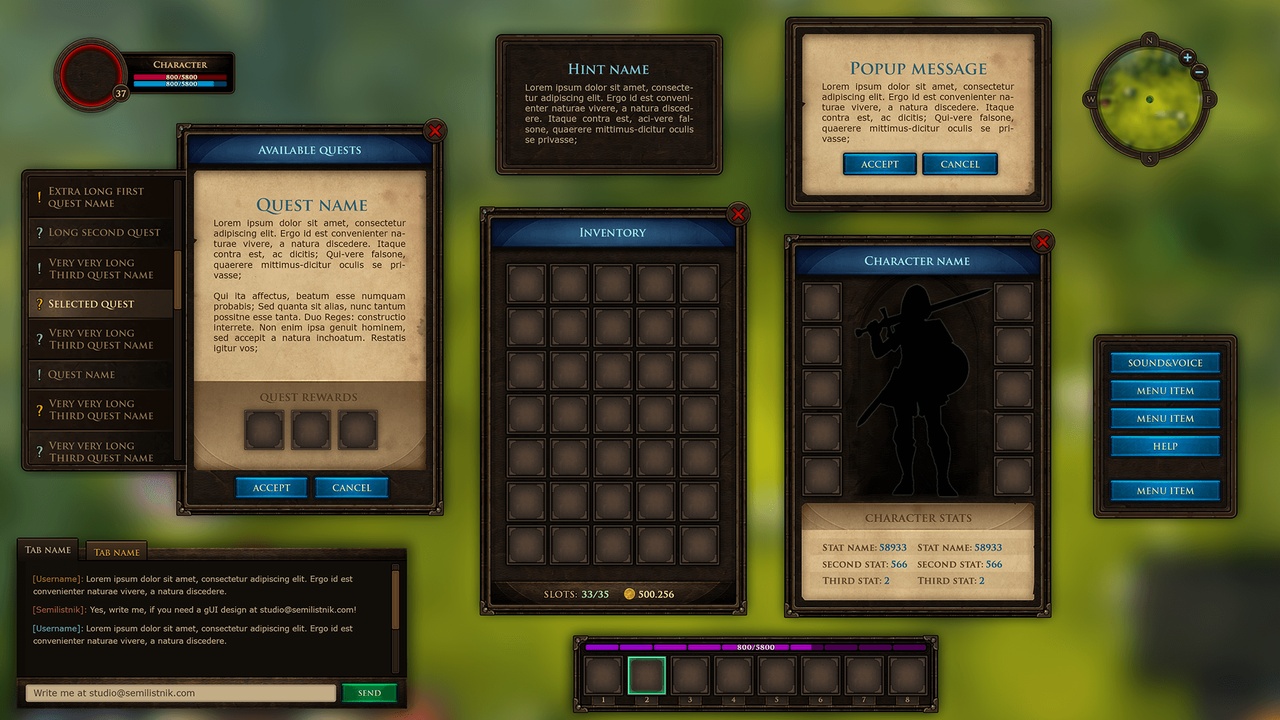Zoom in the minimap with plus button
Viewport: 1280px width, 720px height.
click(1187, 58)
